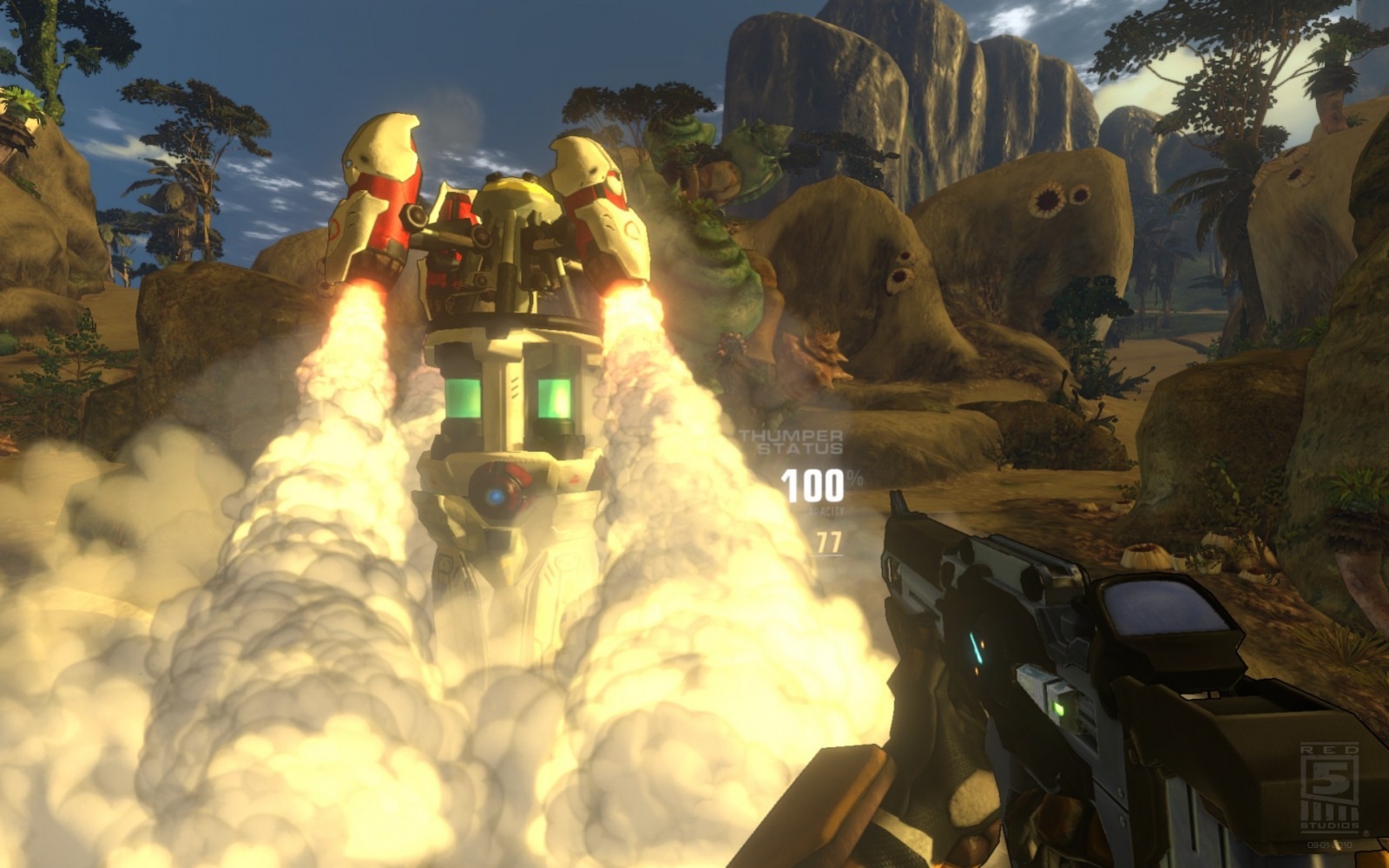Toggle the left green window panel on the thumper
Image resolution: width=1389 pixels, height=868 pixels.
[x=465, y=399]
